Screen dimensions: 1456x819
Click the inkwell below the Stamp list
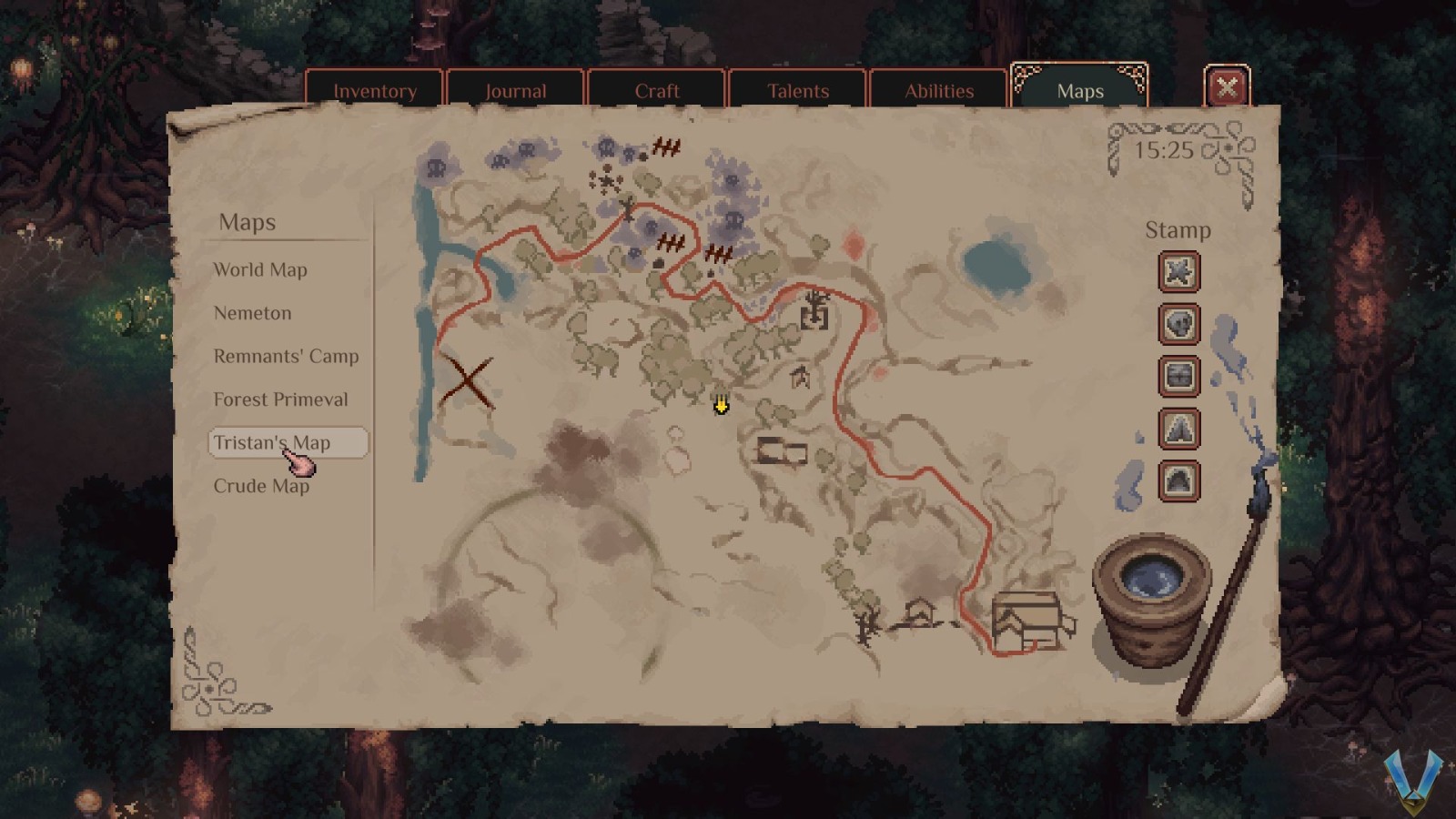click(x=1151, y=591)
